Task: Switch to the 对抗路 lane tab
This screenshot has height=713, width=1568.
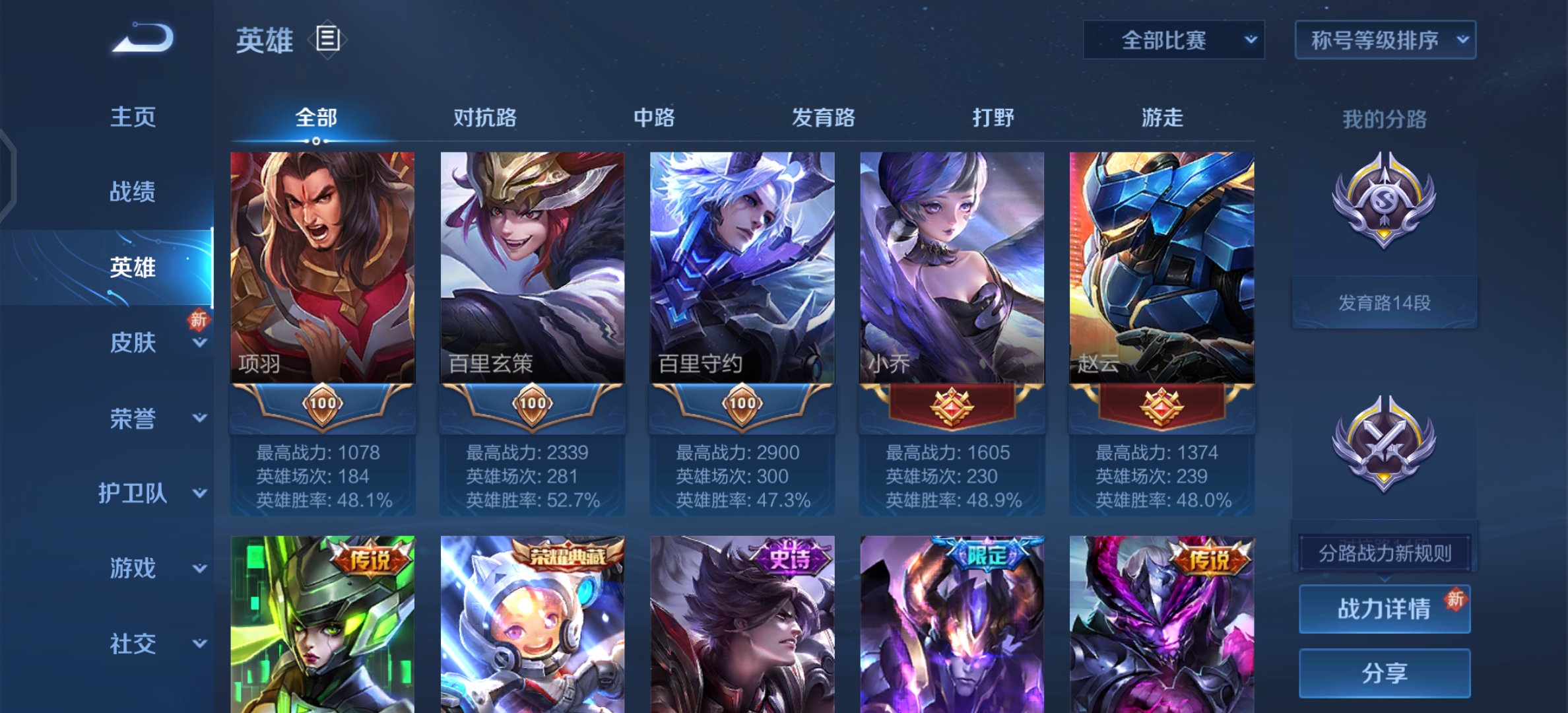Action: 485,118
